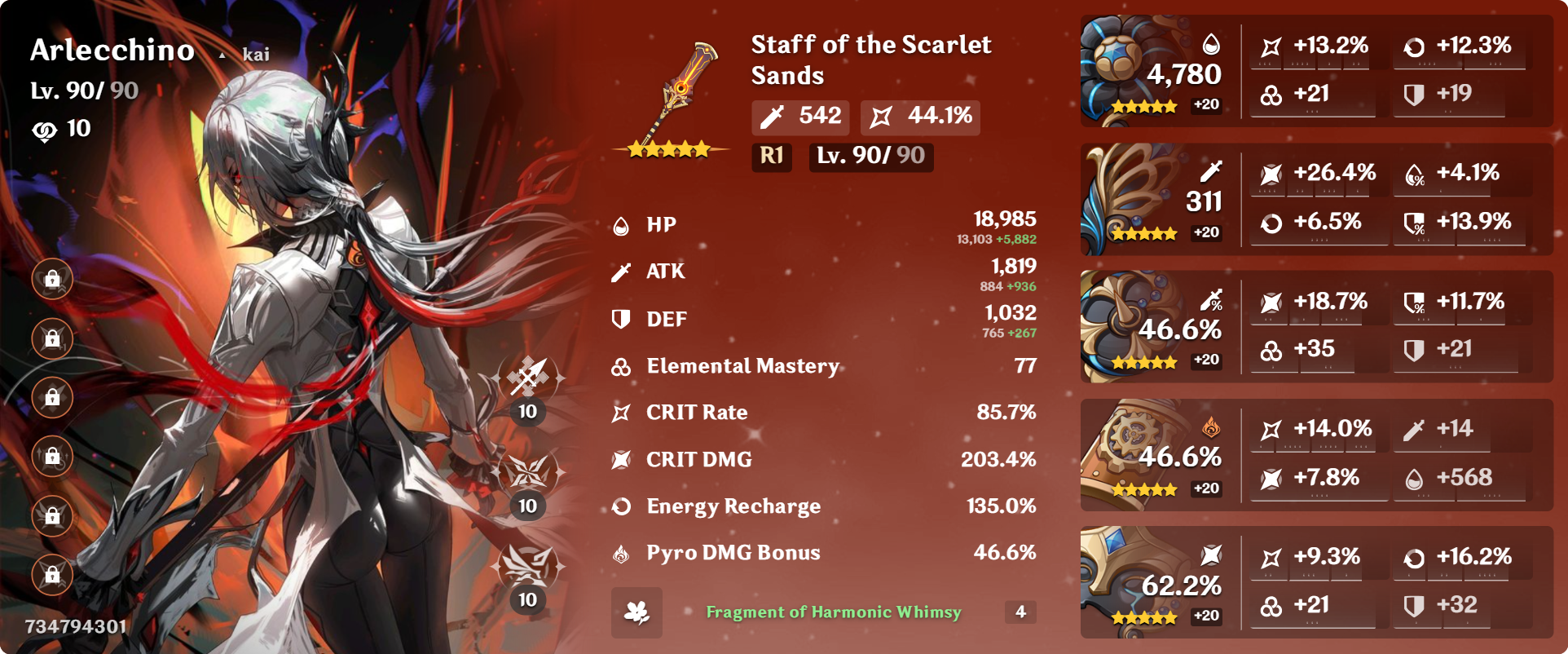Click the HP droplet icon in stats

621,223
